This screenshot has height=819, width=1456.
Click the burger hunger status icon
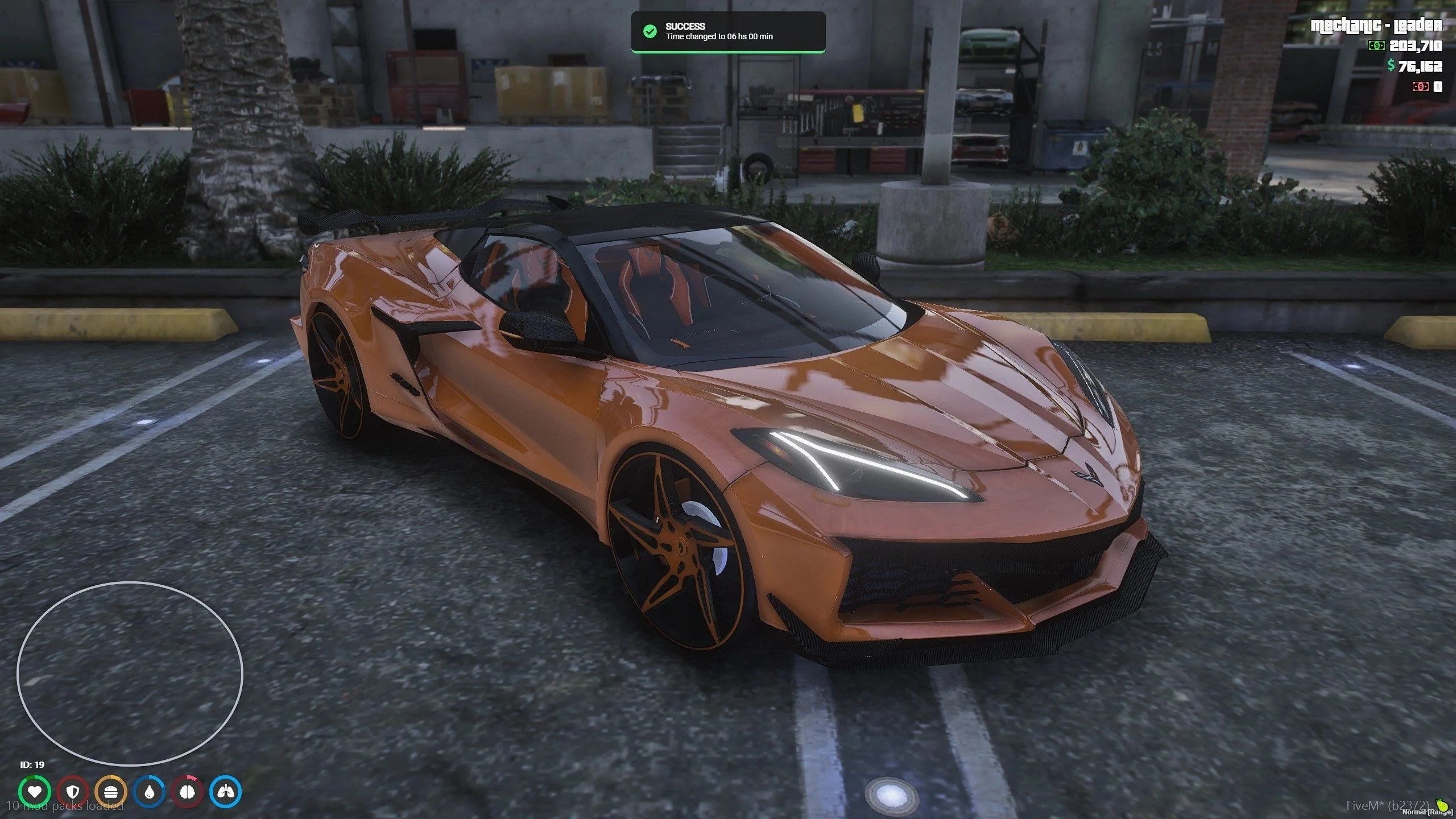pyautogui.click(x=111, y=791)
